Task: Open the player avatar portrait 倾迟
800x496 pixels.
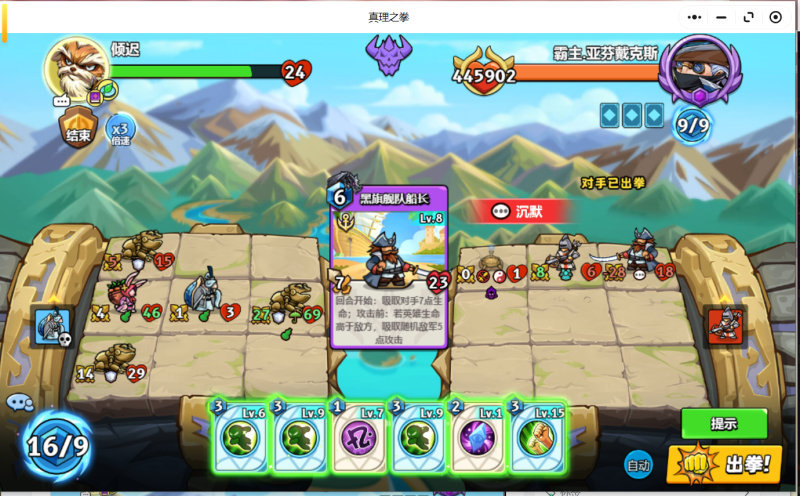Action: [x=76, y=70]
